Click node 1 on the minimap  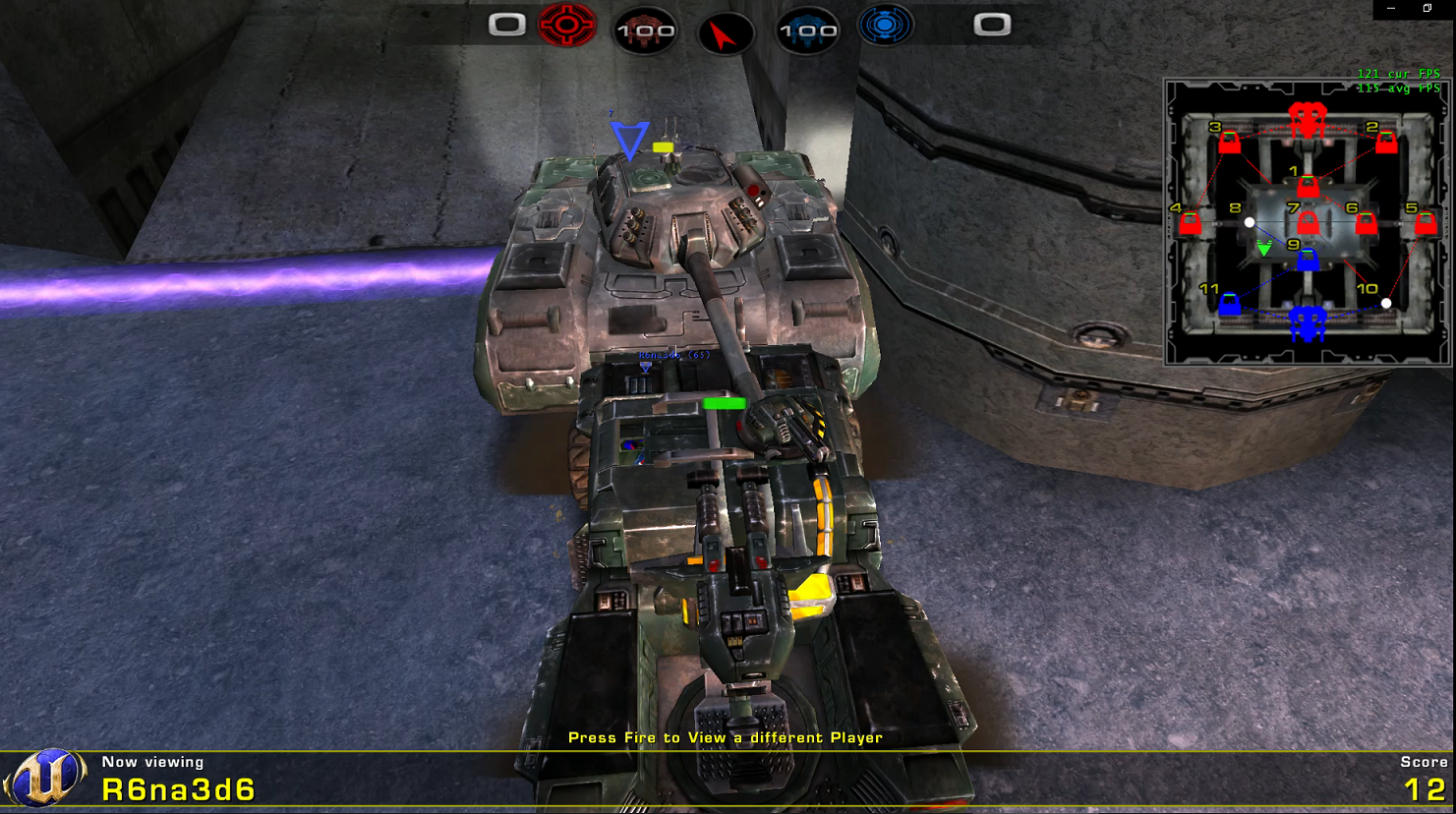pyautogui.click(x=1308, y=186)
